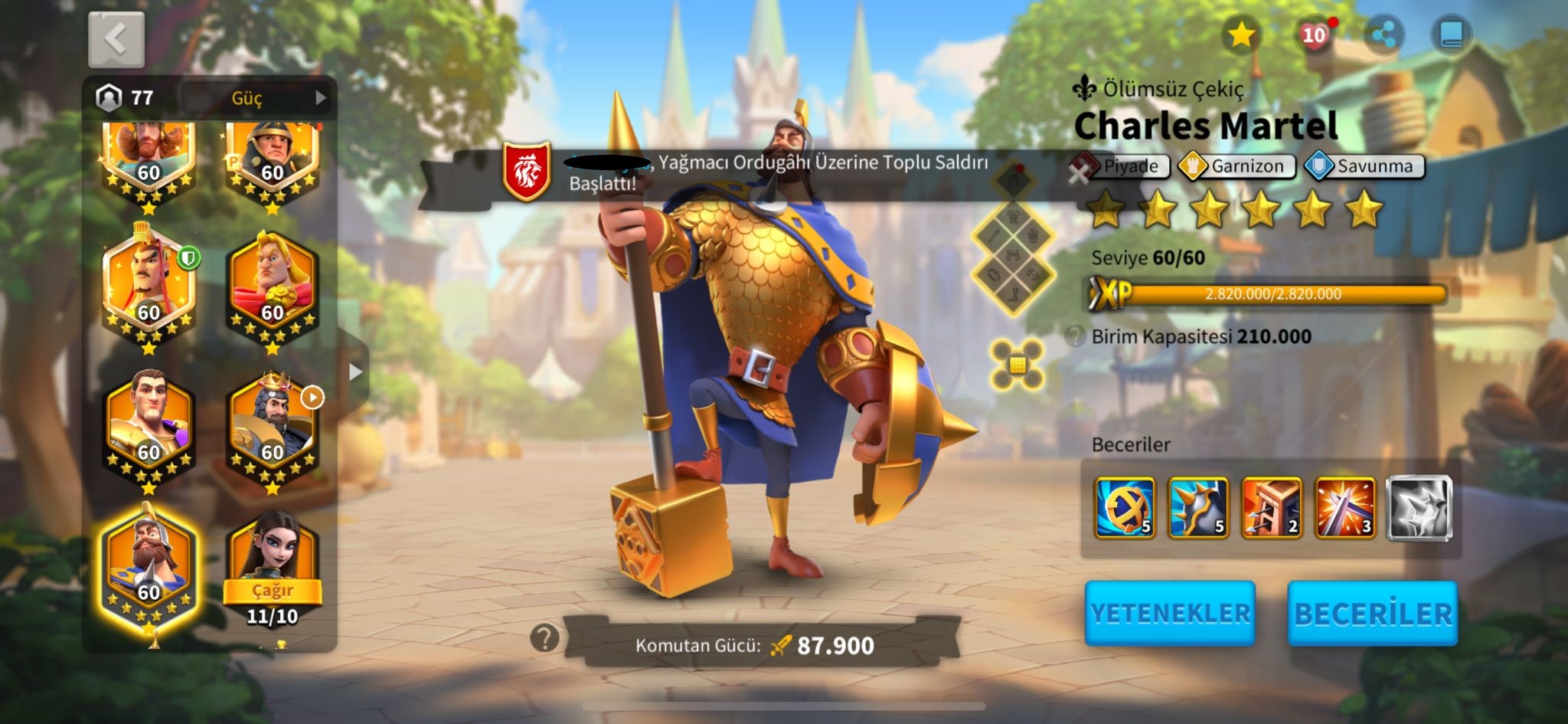Open the commander power help question mark
Screen dimensions: 1568x724
[x=544, y=637]
